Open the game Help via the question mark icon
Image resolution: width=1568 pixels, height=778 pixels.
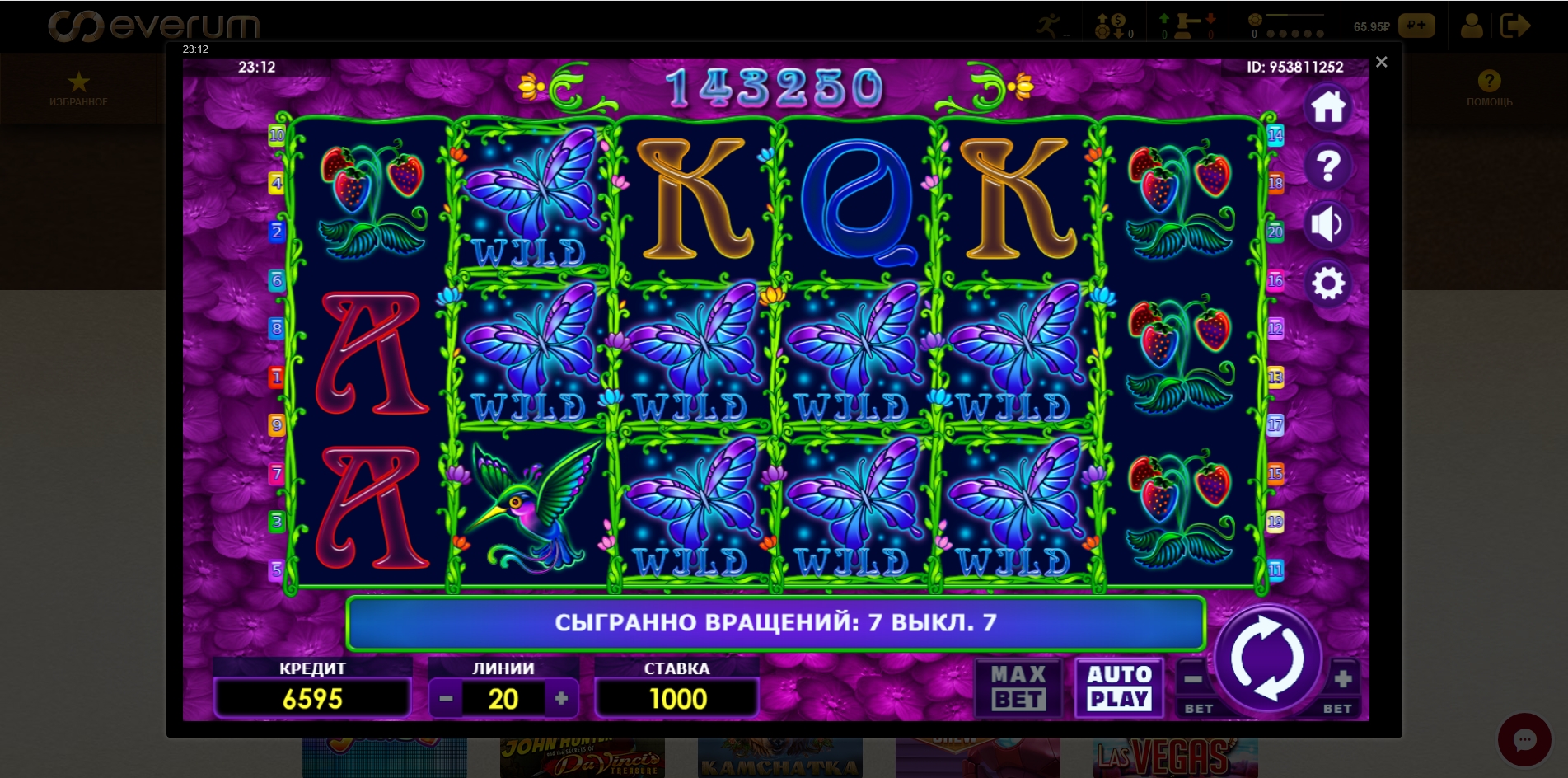point(1328,166)
